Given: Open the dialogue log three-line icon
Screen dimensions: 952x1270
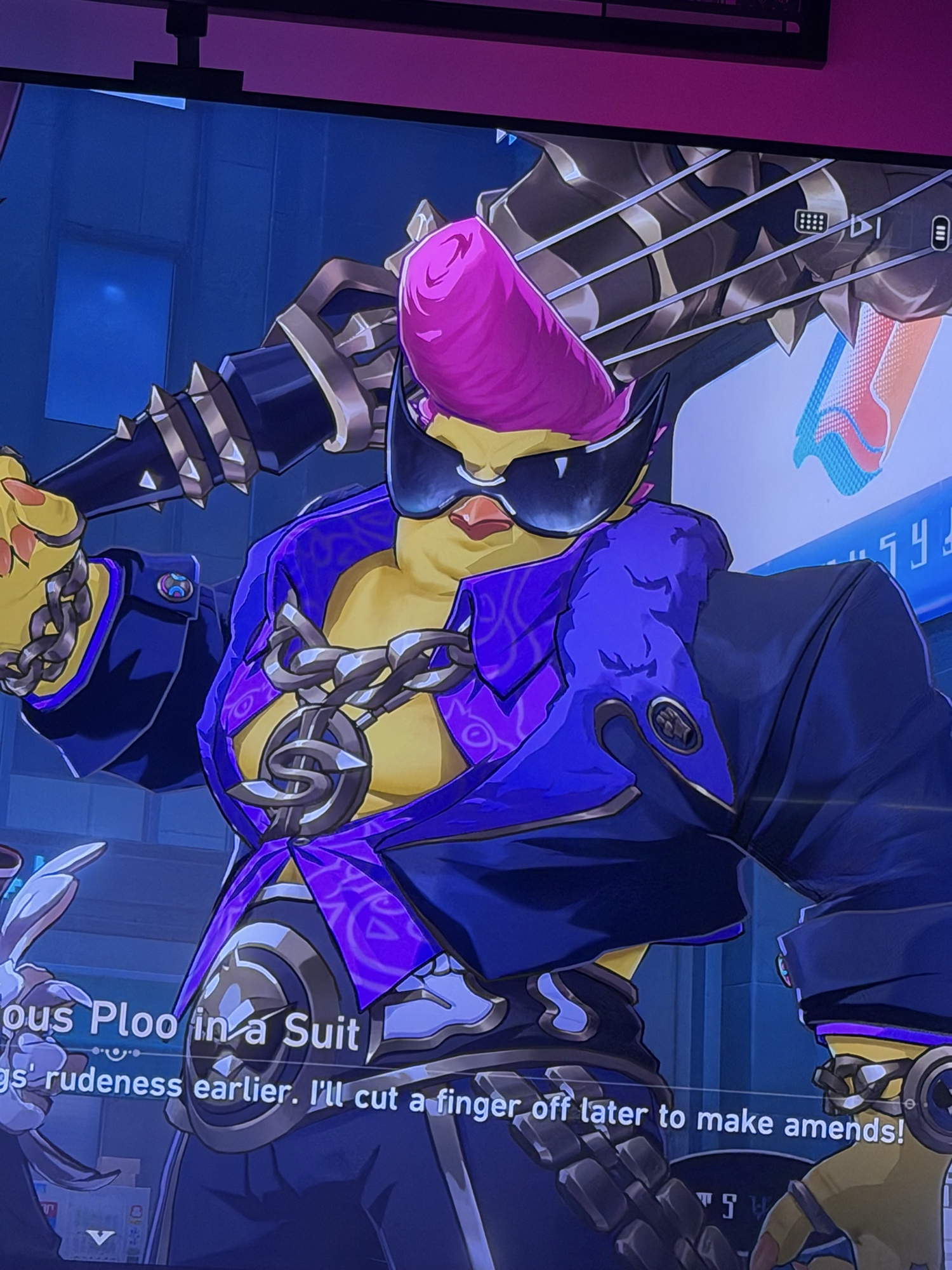Looking at the screenshot, I should [x=940, y=233].
